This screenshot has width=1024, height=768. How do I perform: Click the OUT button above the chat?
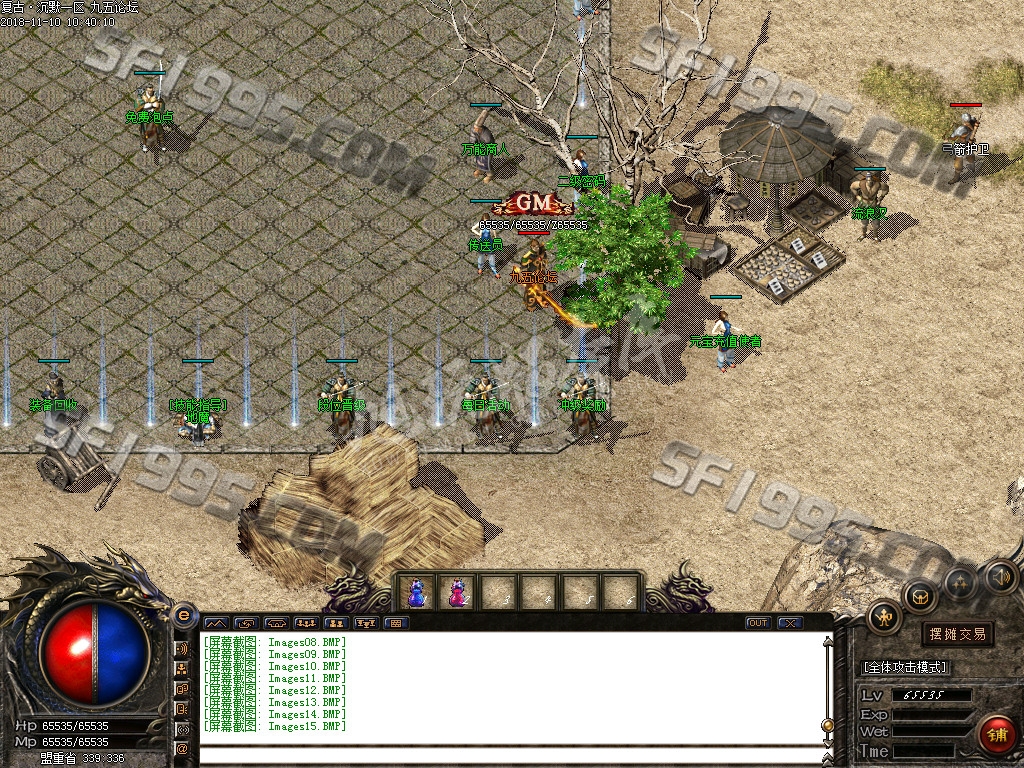click(x=758, y=623)
